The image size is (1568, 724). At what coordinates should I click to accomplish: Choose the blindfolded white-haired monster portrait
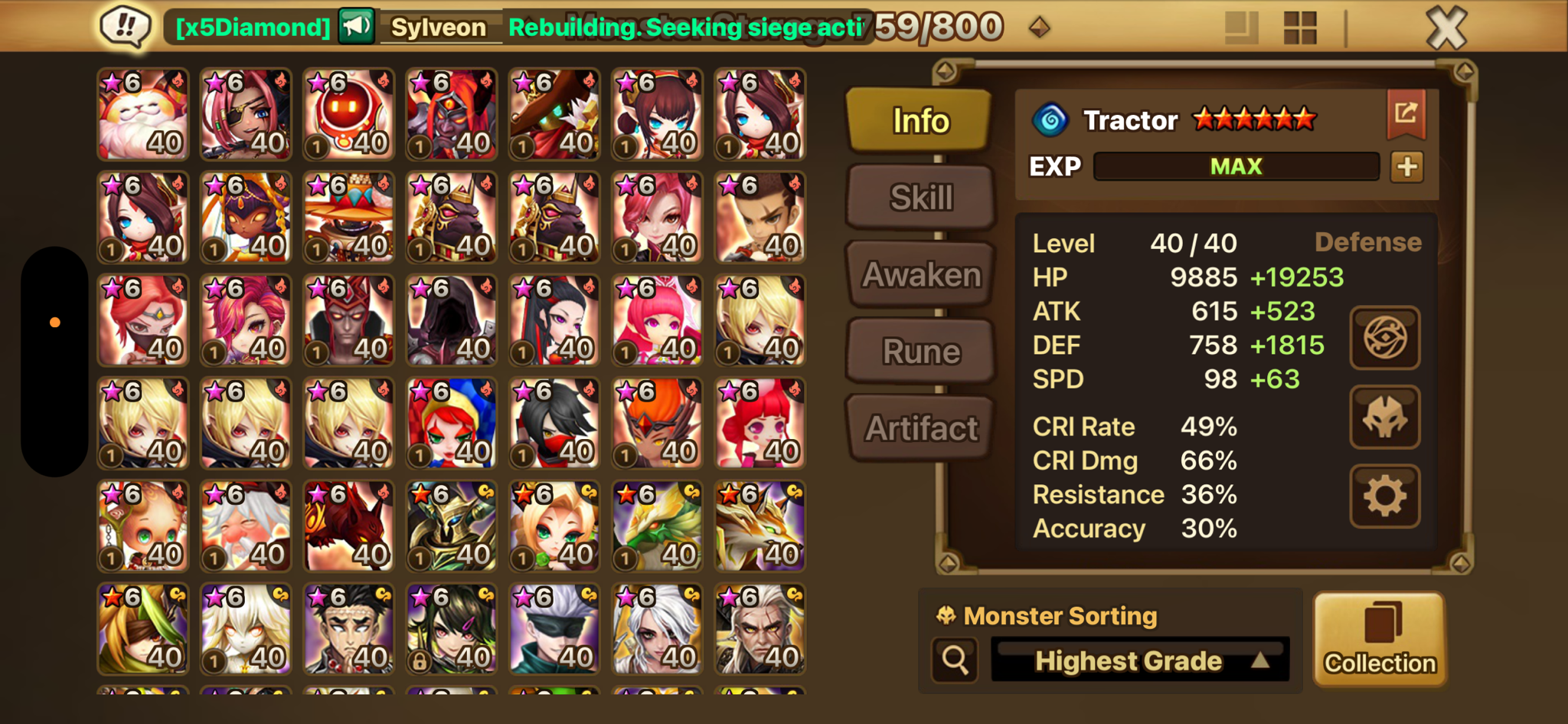click(554, 629)
